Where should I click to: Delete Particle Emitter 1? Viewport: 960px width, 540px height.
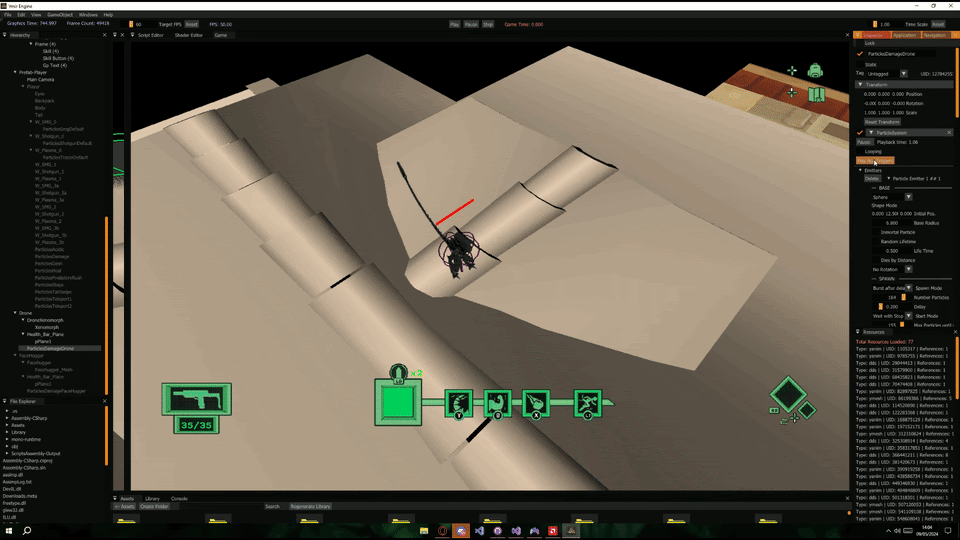pos(872,178)
